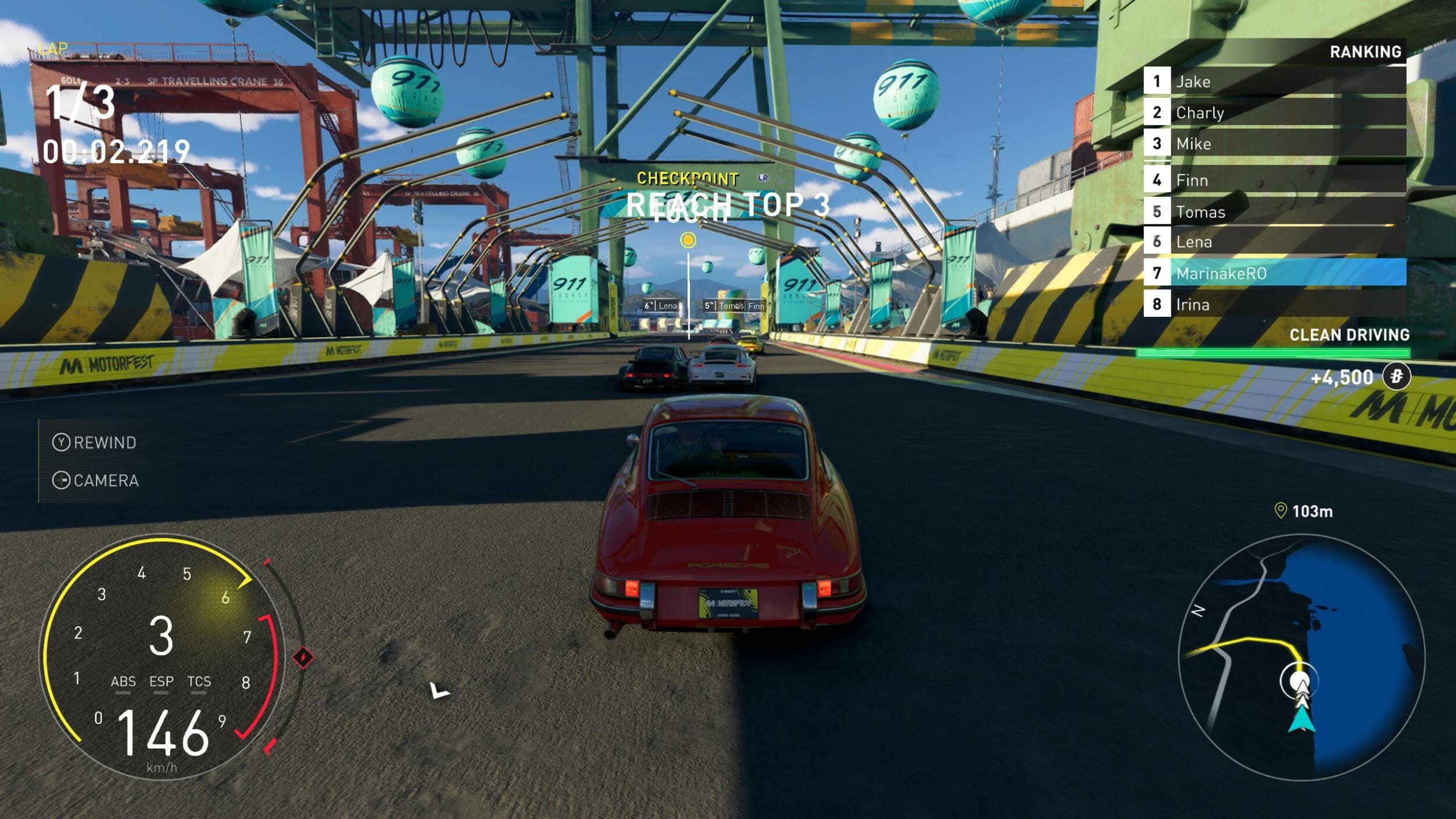Choose Finn's row in the ranking
Viewport: 1456px width, 819px height.
click(1274, 180)
